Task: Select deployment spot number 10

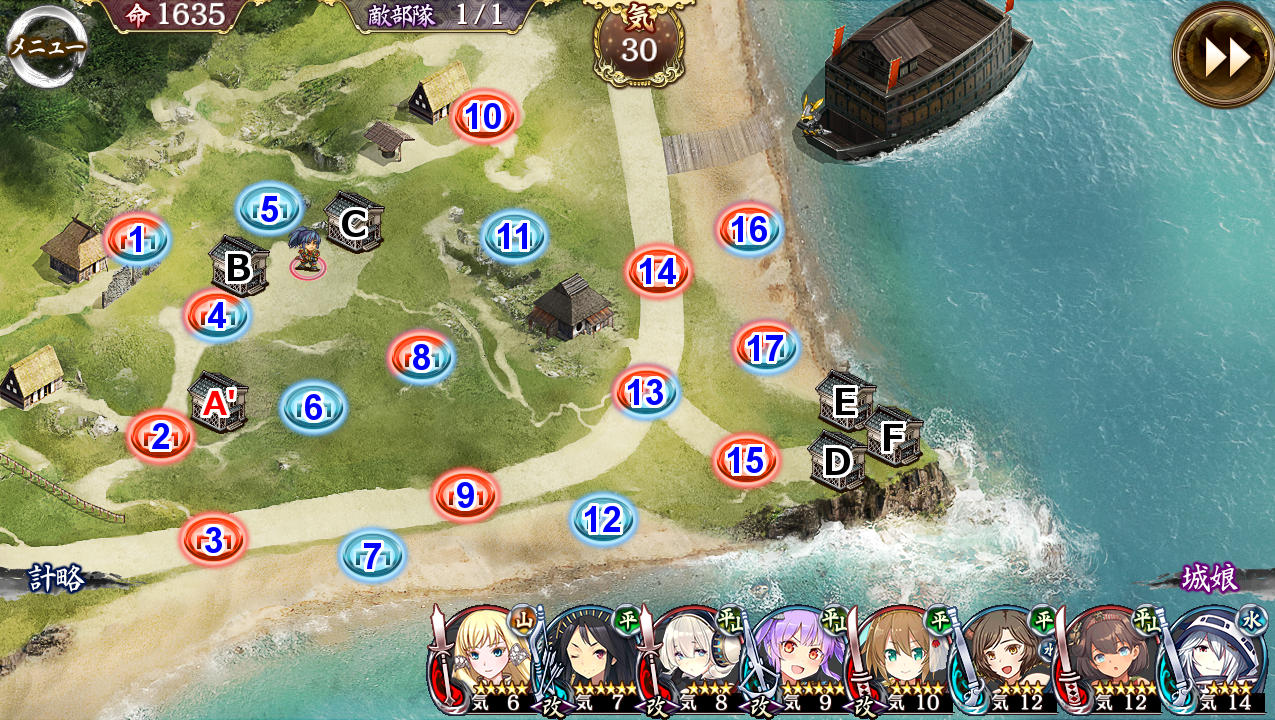Action: [x=483, y=117]
